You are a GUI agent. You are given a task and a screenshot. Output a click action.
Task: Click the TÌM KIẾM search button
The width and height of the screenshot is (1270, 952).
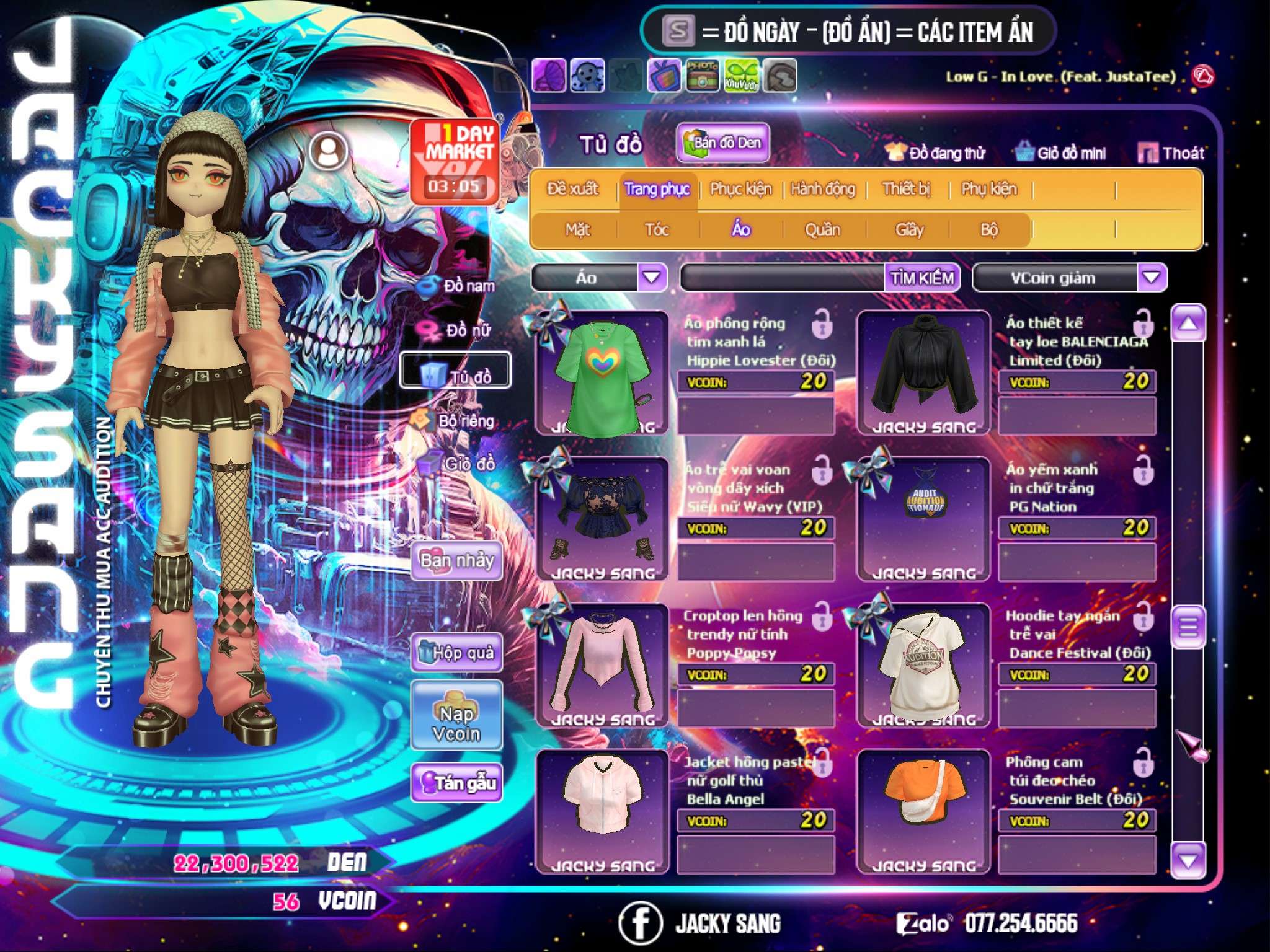922,278
